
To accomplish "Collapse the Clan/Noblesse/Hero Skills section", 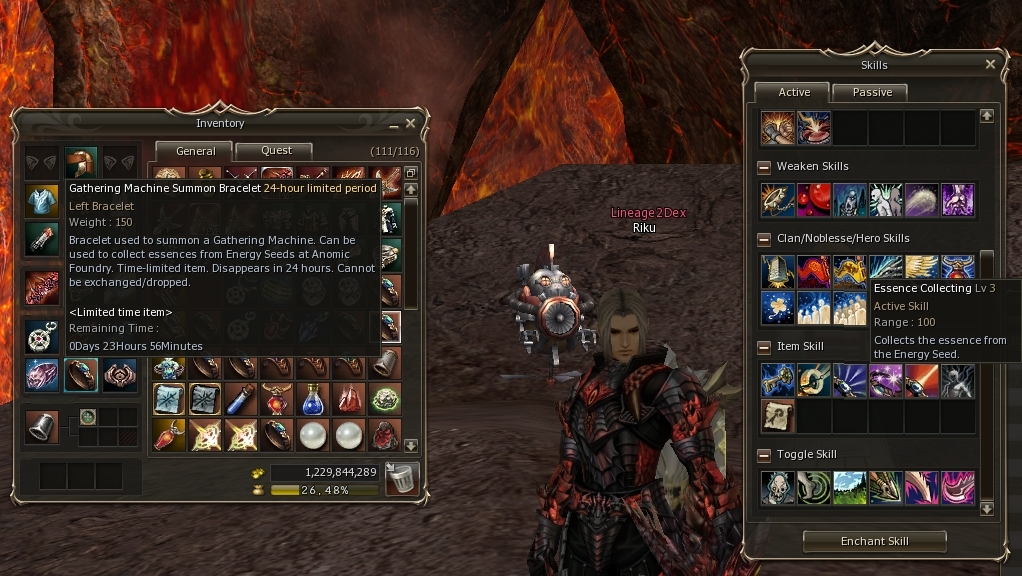I will [x=764, y=239].
